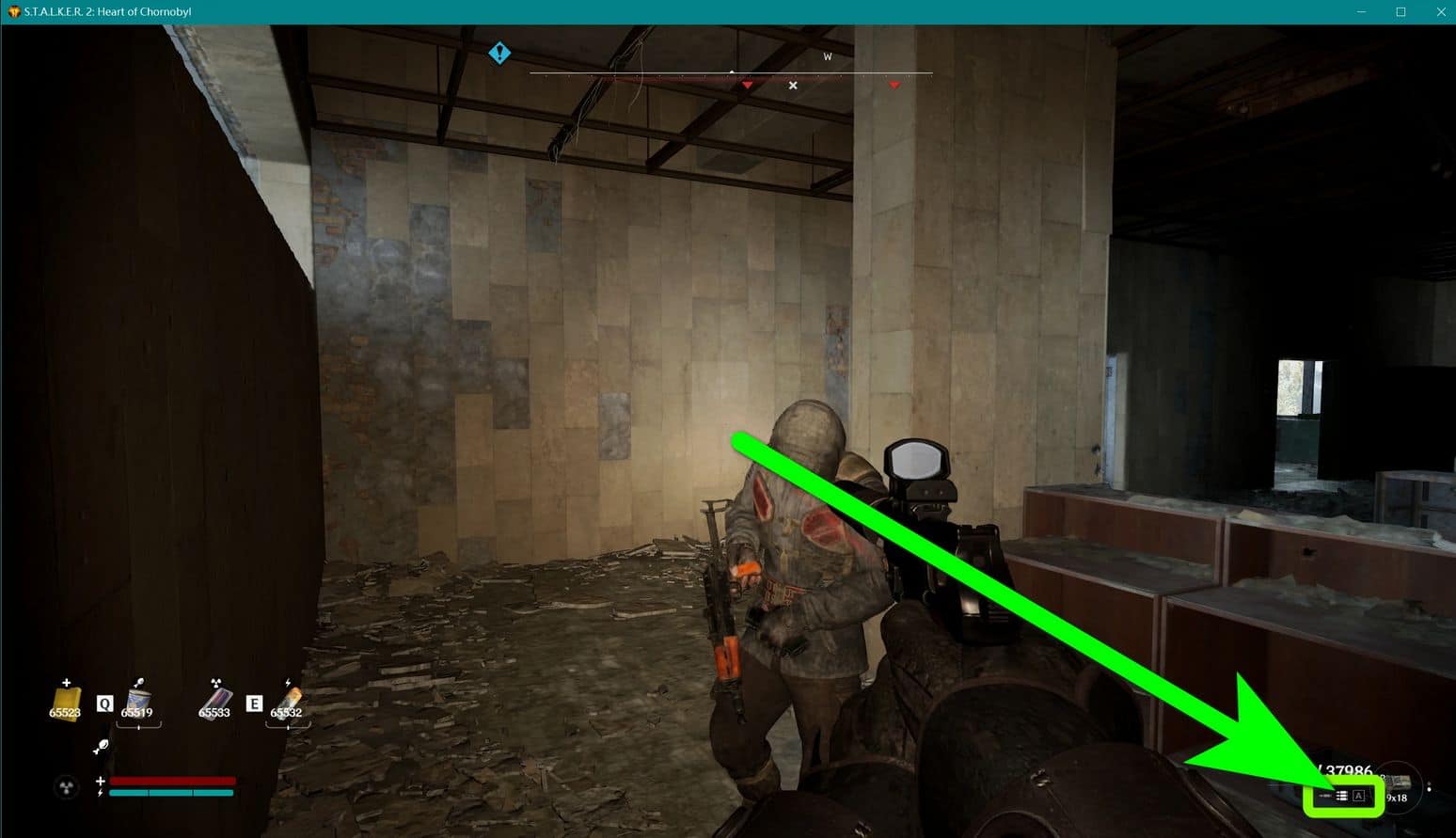Expand the bracket under quick slot 65532

point(288,726)
